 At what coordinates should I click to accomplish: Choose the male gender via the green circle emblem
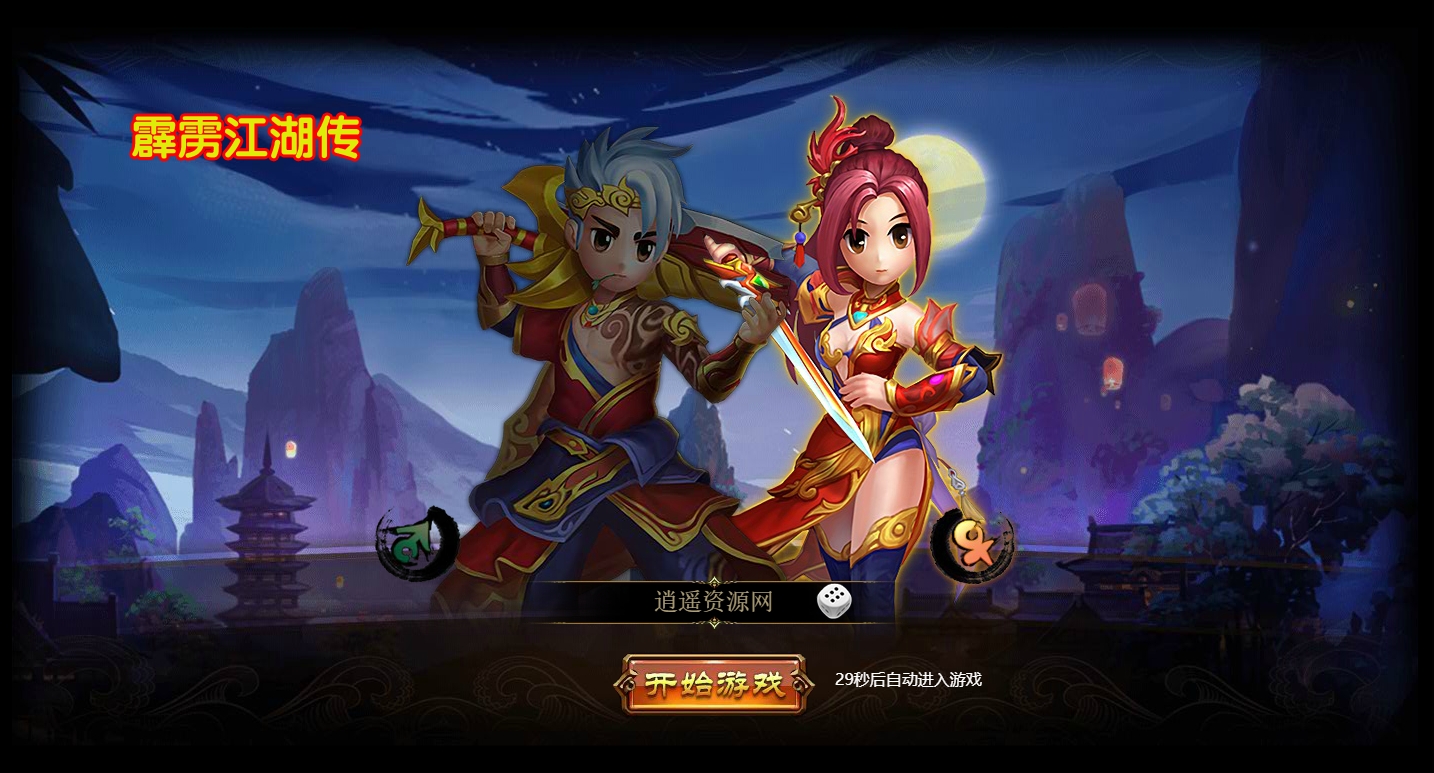click(413, 543)
